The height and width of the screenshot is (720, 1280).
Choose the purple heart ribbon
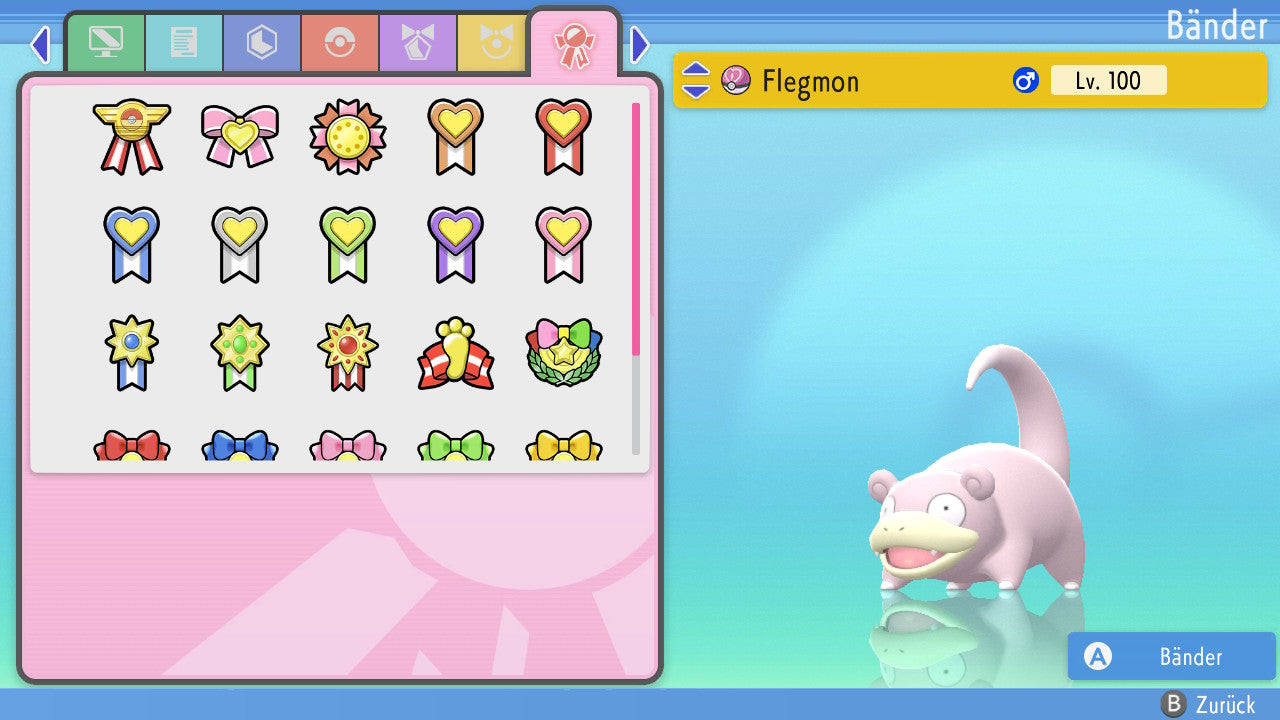point(456,243)
